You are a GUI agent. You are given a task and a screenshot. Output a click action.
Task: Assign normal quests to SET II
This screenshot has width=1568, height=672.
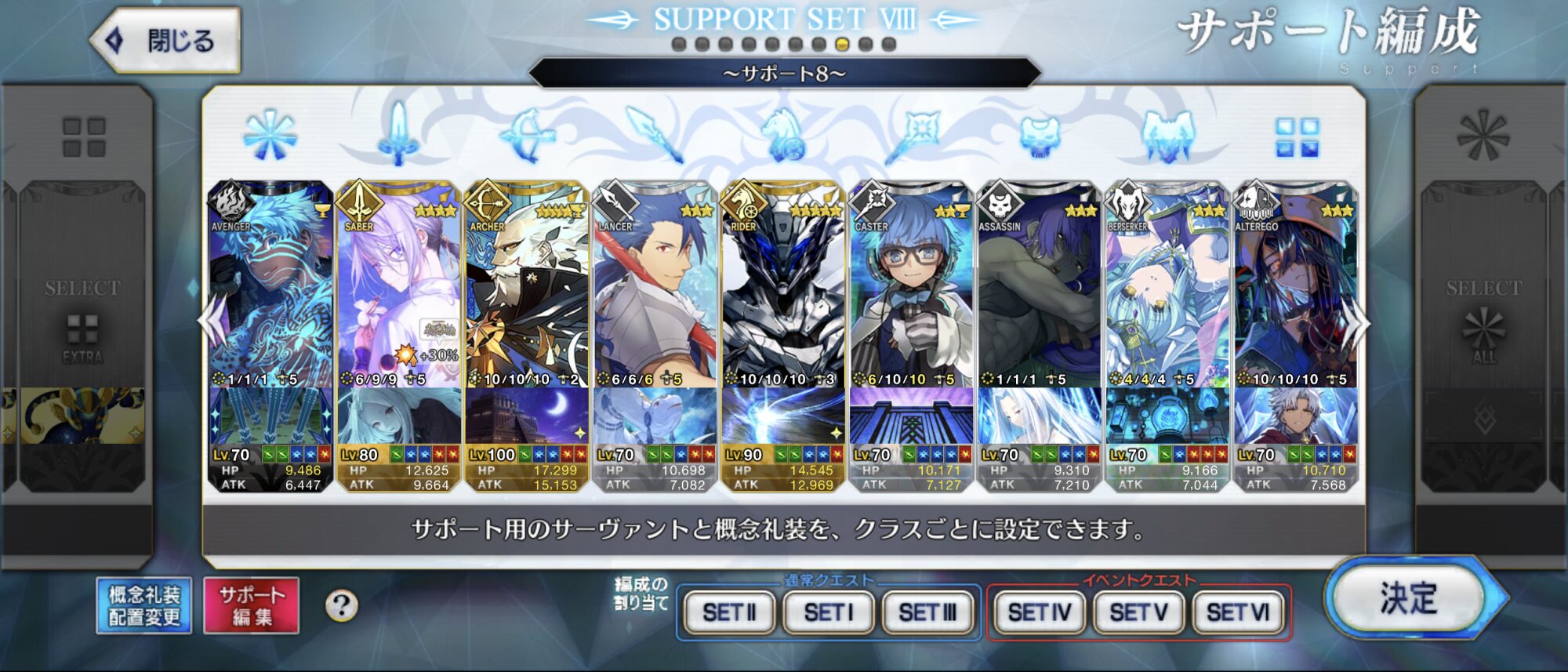tap(729, 612)
